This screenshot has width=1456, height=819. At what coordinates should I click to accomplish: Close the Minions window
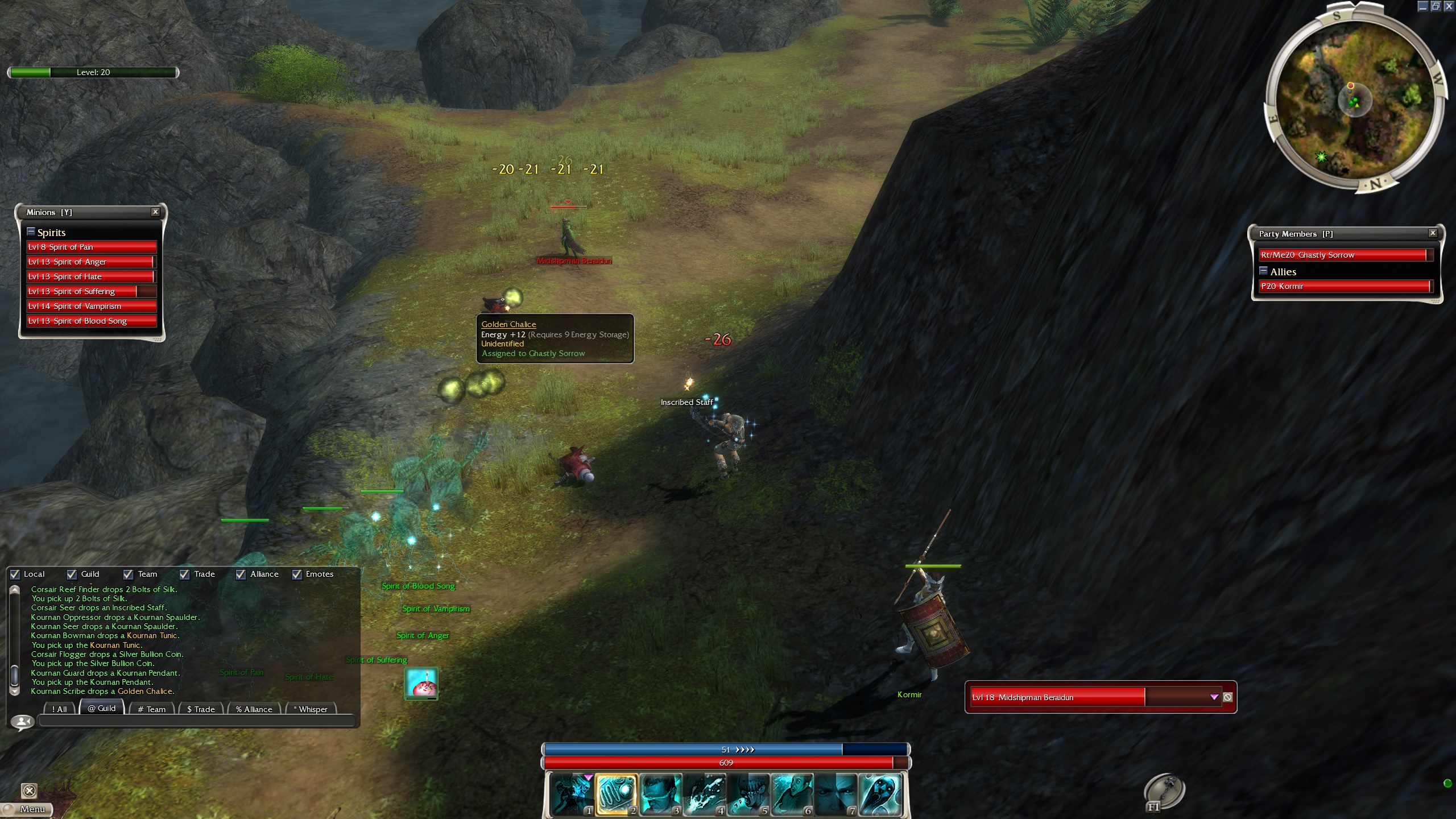tap(155, 212)
